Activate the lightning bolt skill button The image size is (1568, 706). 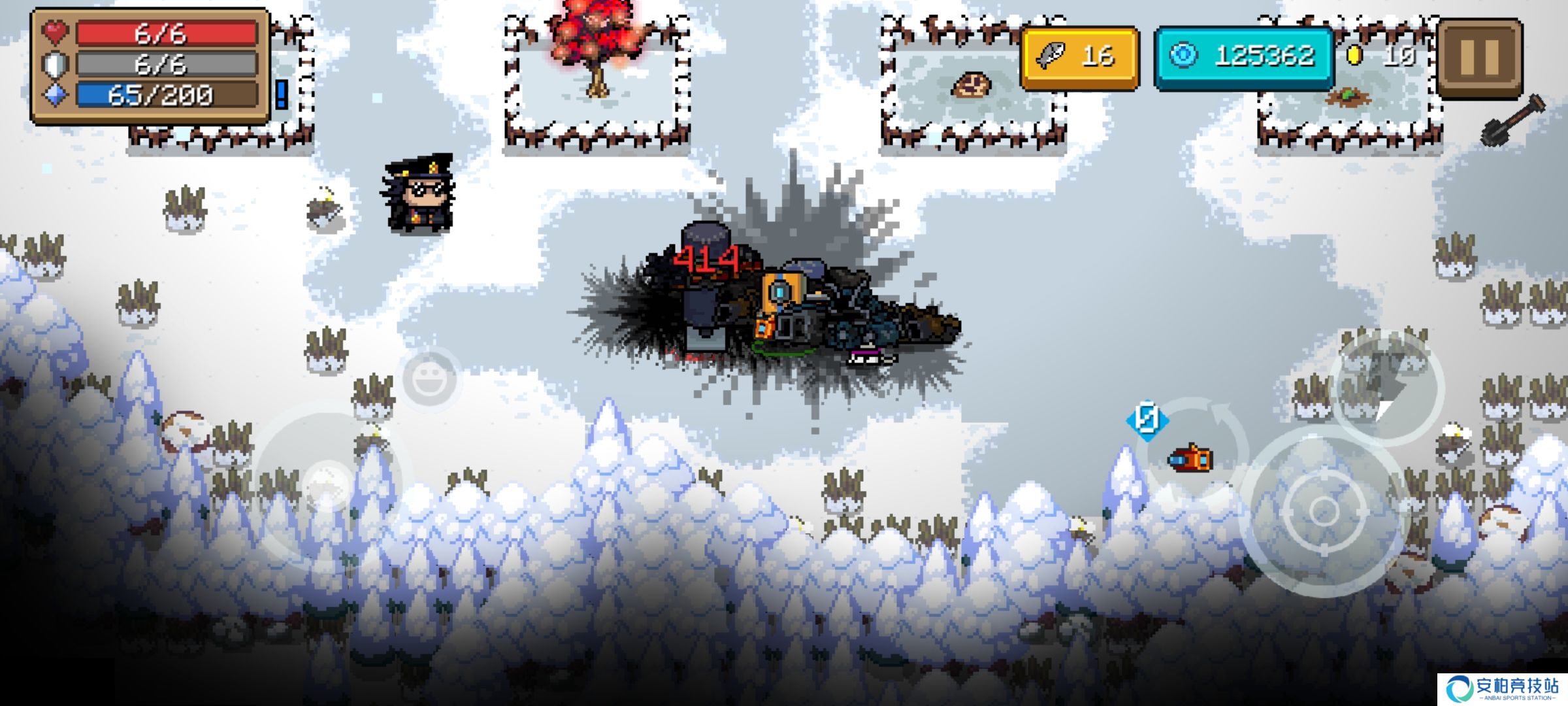tap(1386, 388)
